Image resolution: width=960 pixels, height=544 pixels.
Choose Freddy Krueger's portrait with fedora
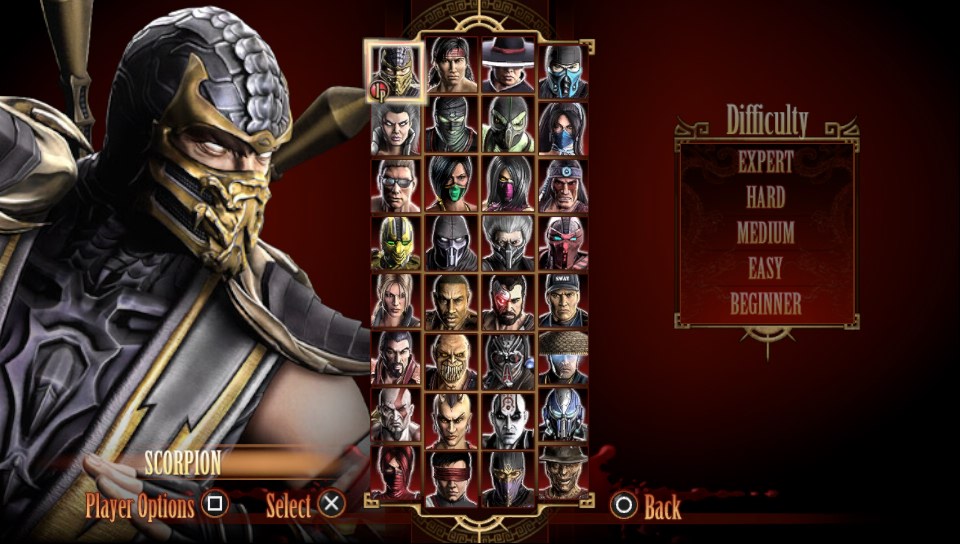(563, 473)
